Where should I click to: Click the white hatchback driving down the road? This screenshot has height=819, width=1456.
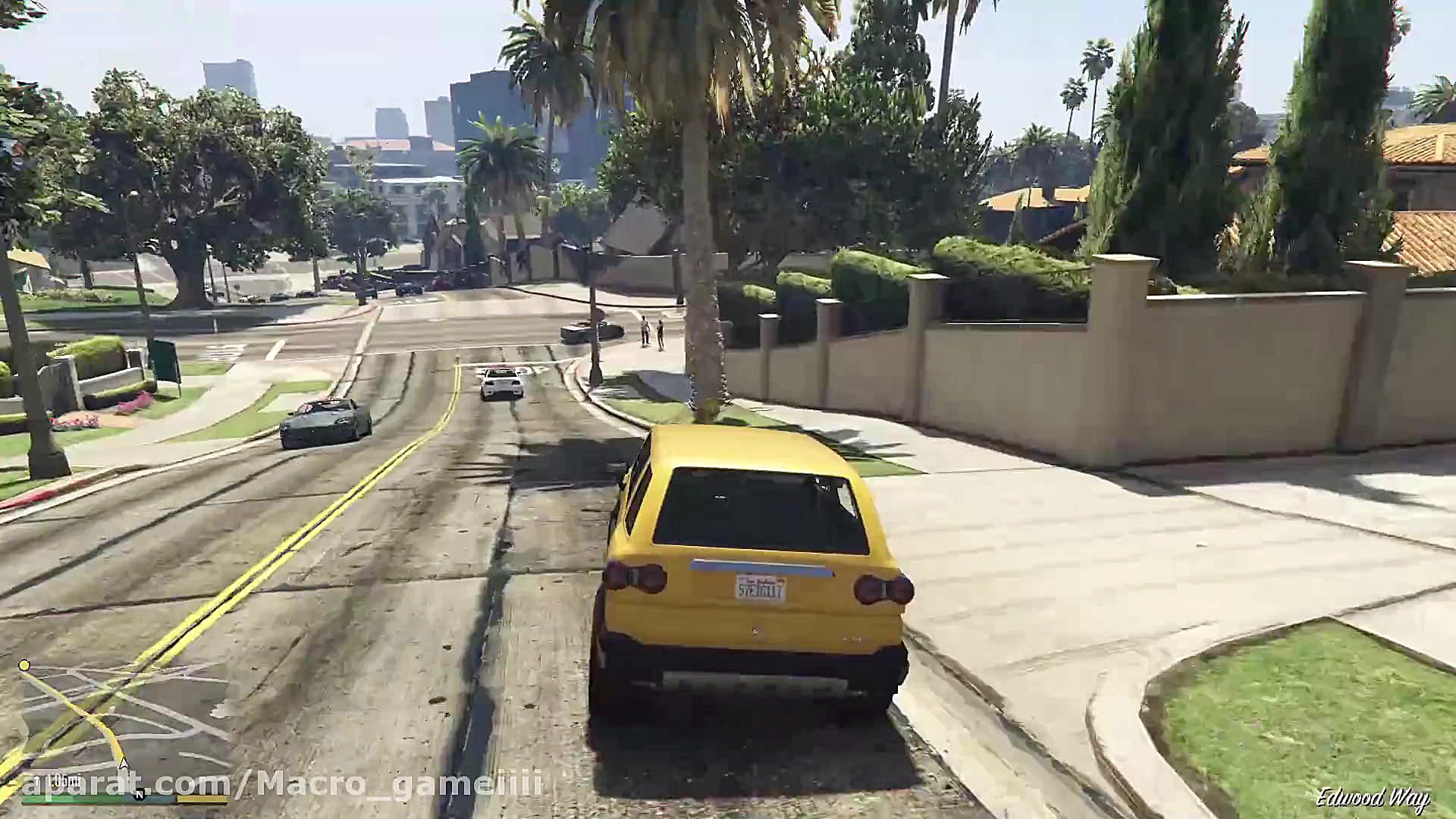(500, 385)
